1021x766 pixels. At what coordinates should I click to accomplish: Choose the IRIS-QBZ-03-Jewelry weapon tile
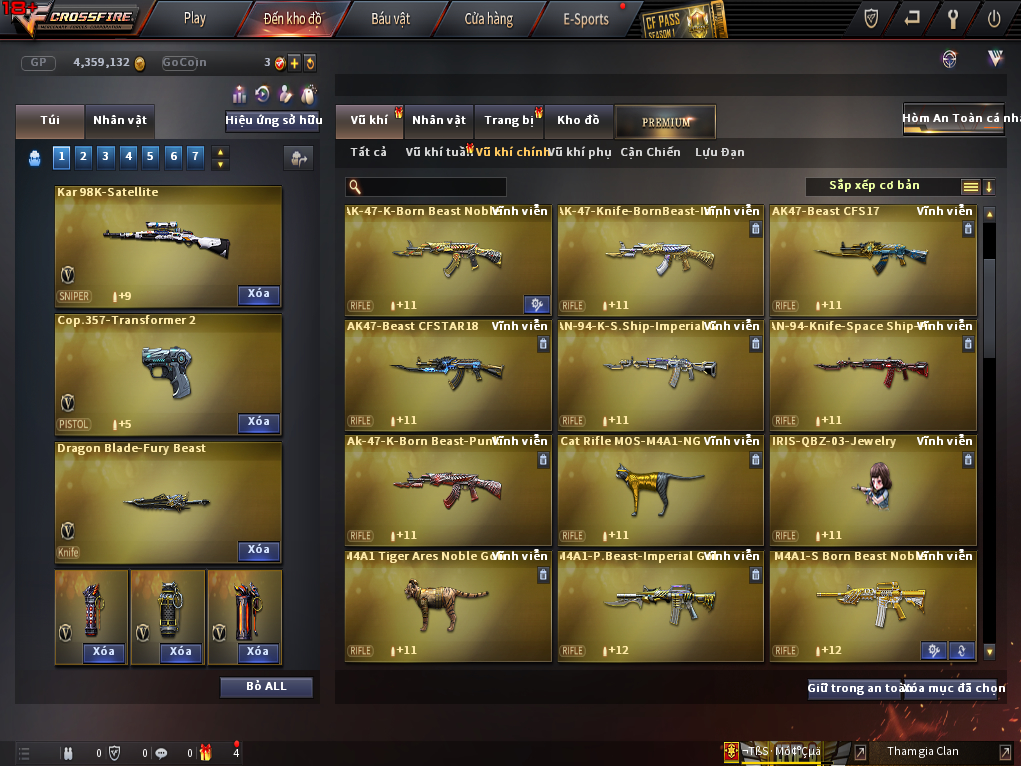(x=872, y=490)
